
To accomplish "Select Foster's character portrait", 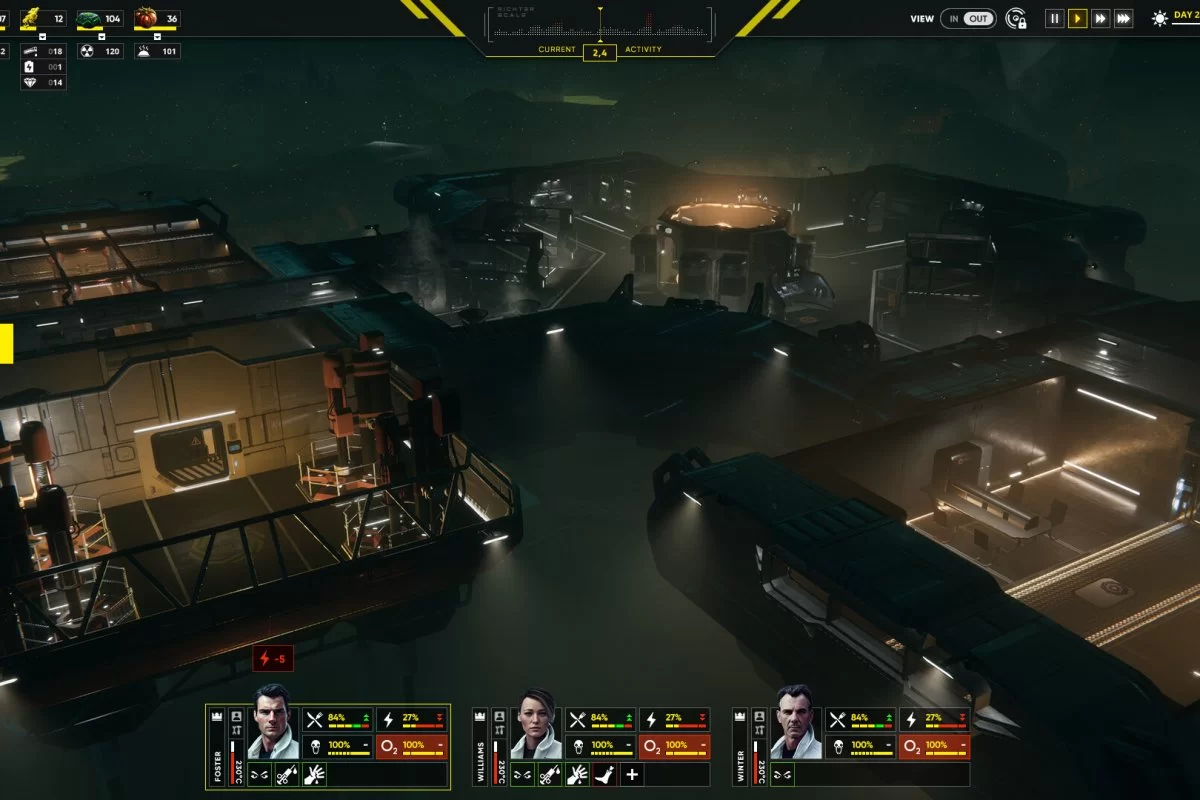I will 273,722.
